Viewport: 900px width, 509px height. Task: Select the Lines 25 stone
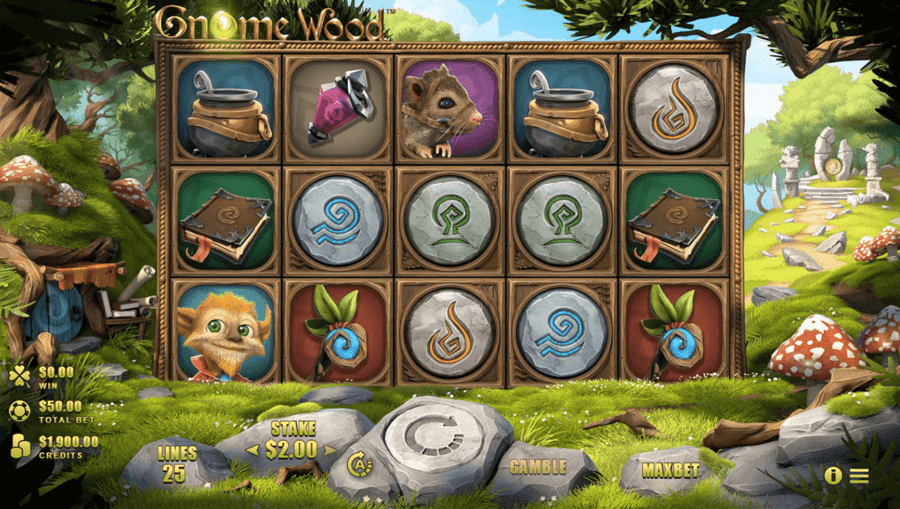pyautogui.click(x=174, y=464)
